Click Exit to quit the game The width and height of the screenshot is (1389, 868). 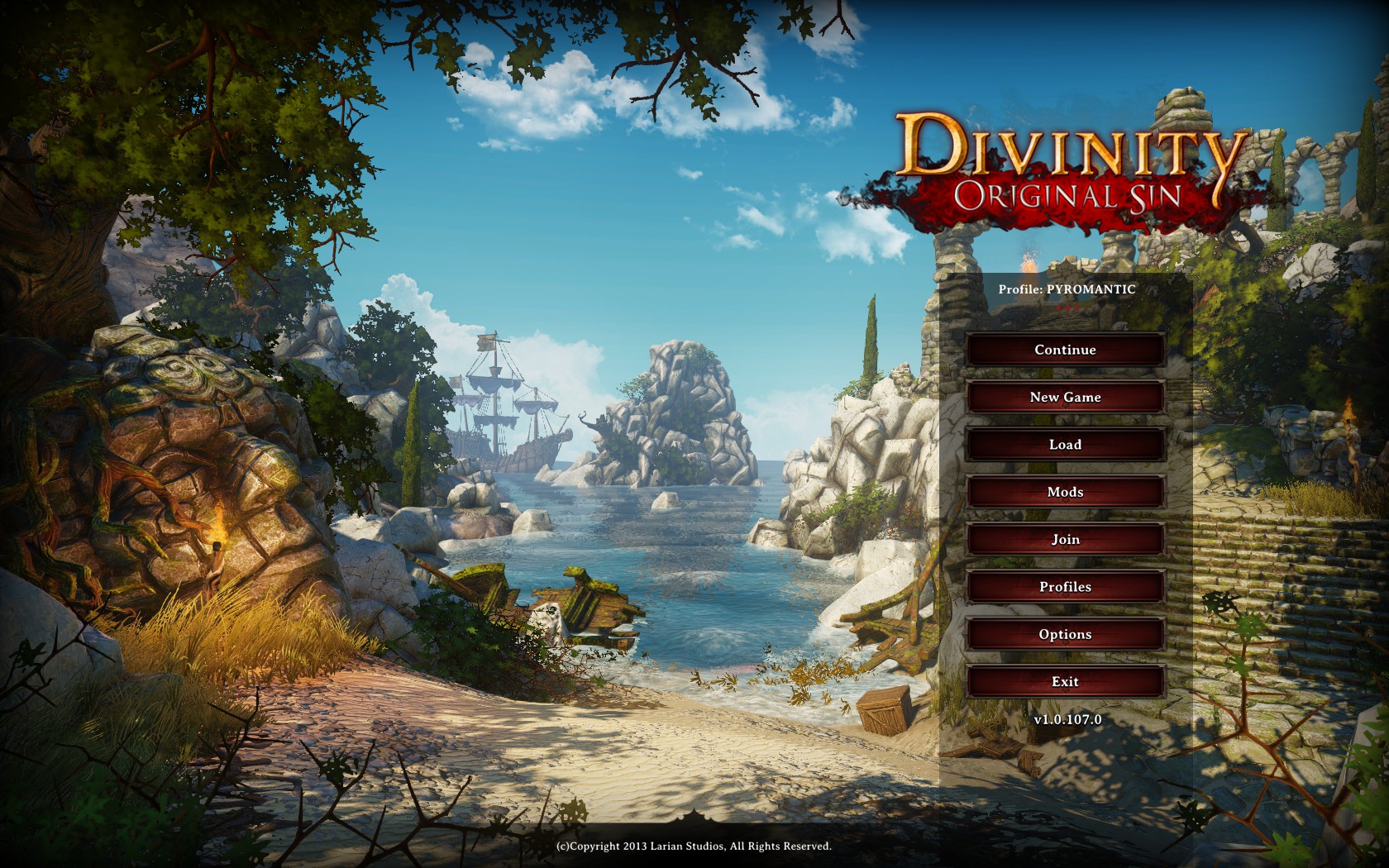point(1067,680)
